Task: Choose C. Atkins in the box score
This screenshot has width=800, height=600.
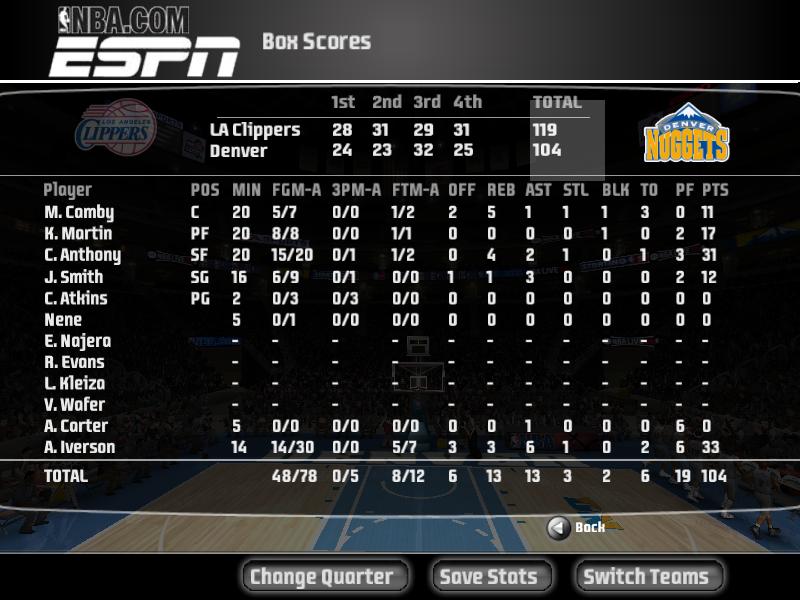Action: (76, 298)
